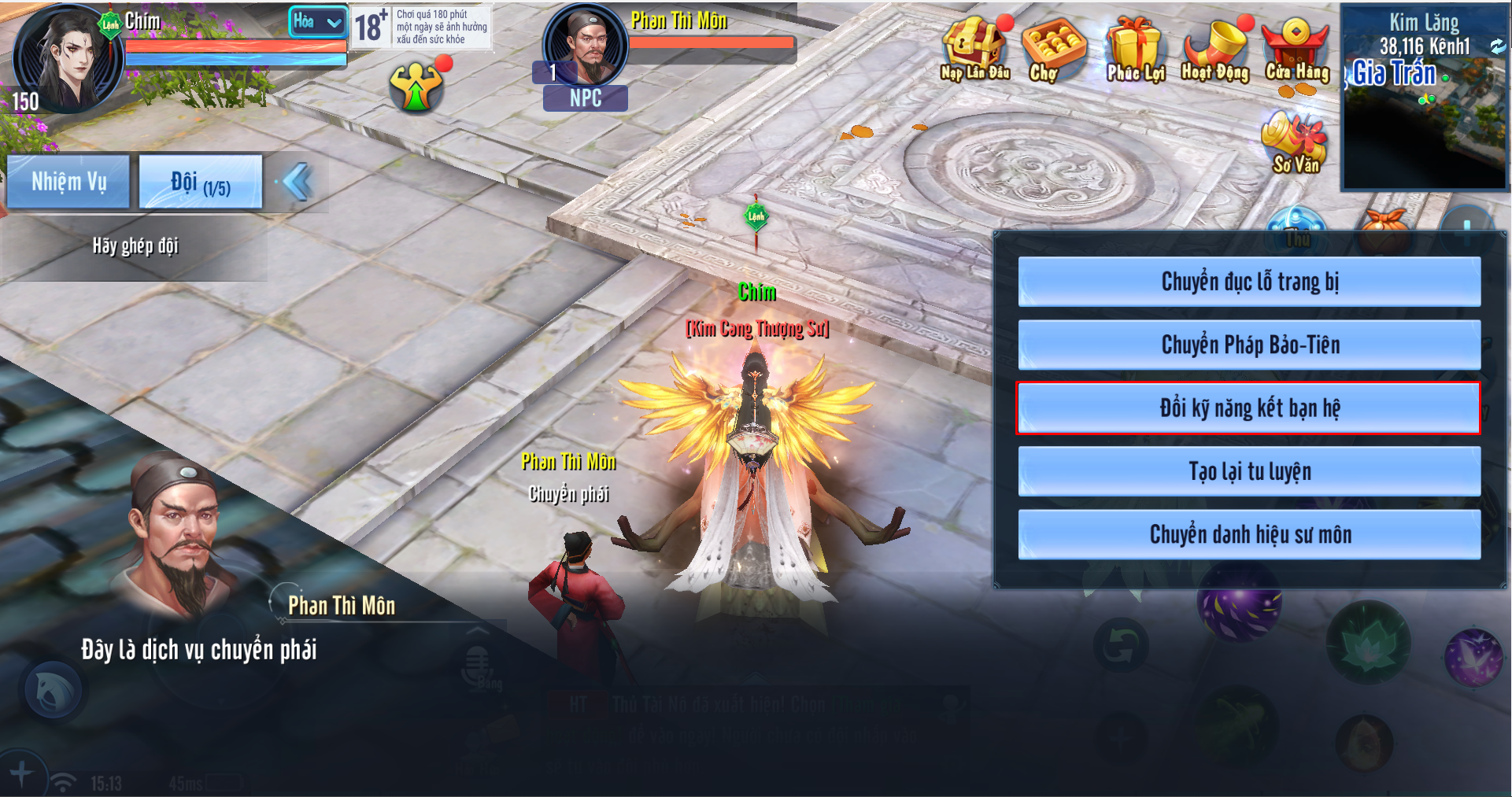Open the Sơ Vấn gold ingot icon
Image resolution: width=1512 pixels, height=797 pixels.
tap(1295, 142)
